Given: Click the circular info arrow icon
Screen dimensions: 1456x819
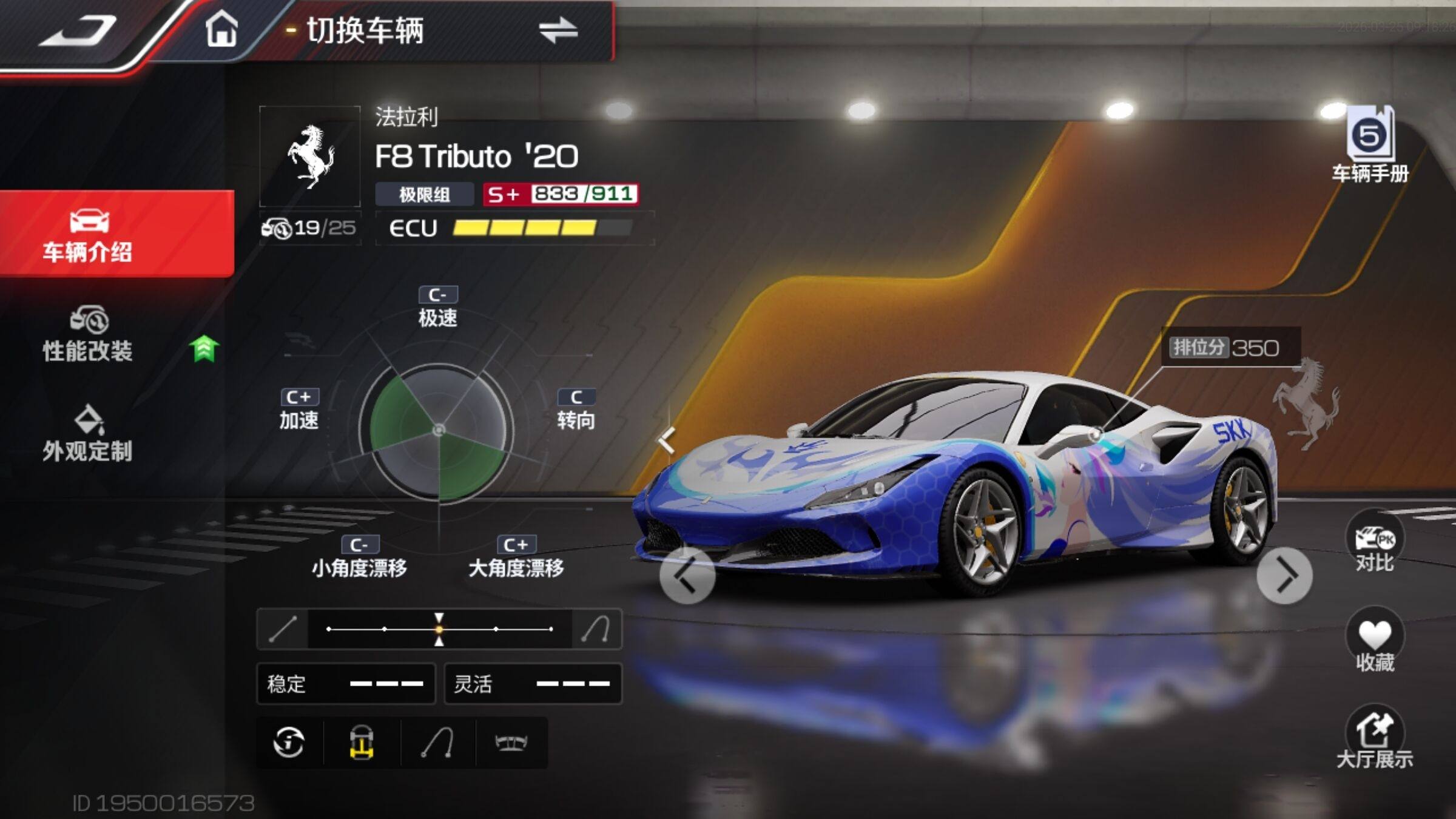Looking at the screenshot, I should 289,743.
